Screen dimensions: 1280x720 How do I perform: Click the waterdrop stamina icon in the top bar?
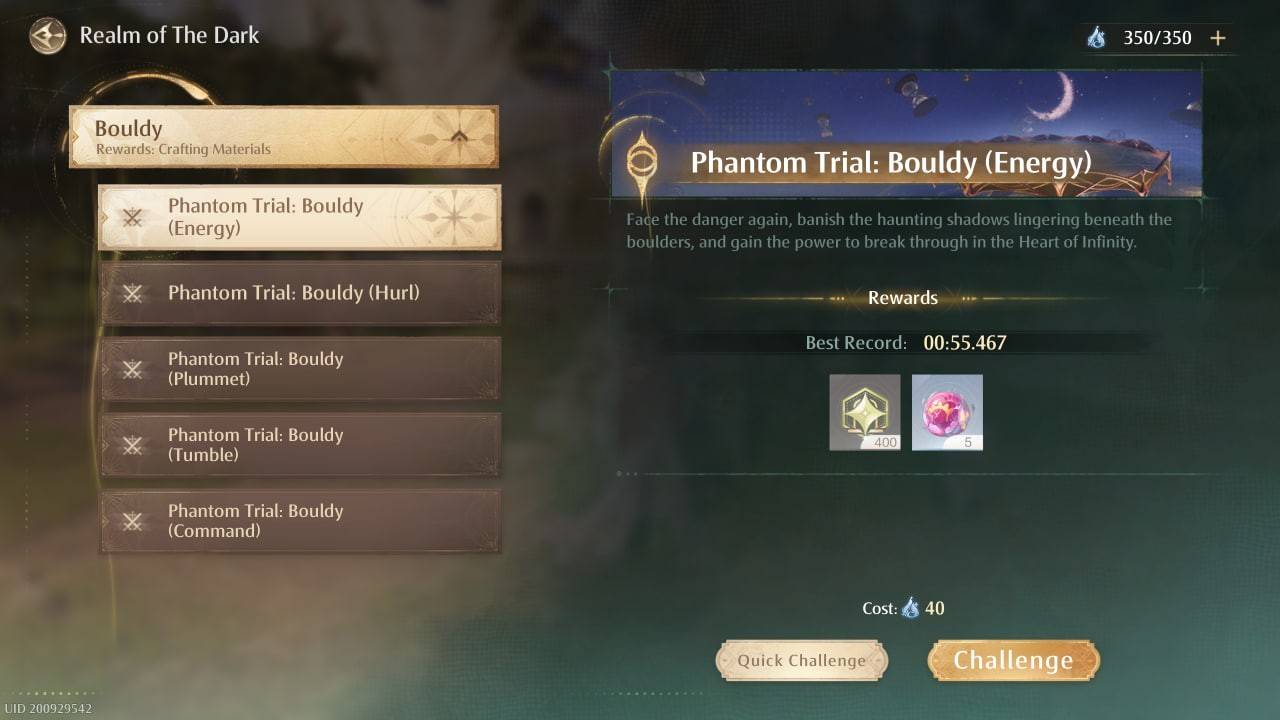[x=1098, y=37]
